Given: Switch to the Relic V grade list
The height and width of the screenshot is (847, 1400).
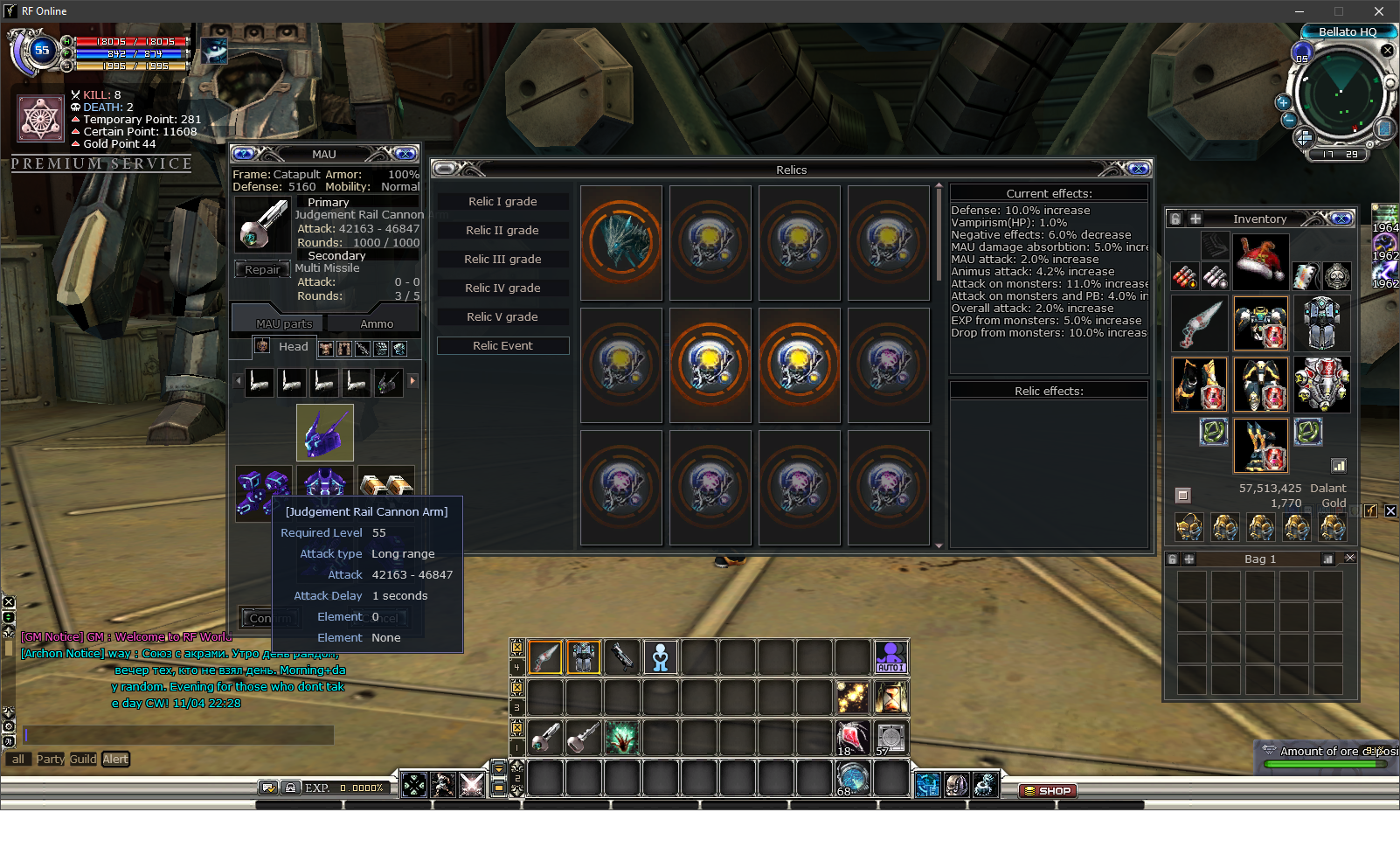Looking at the screenshot, I should 502,317.
